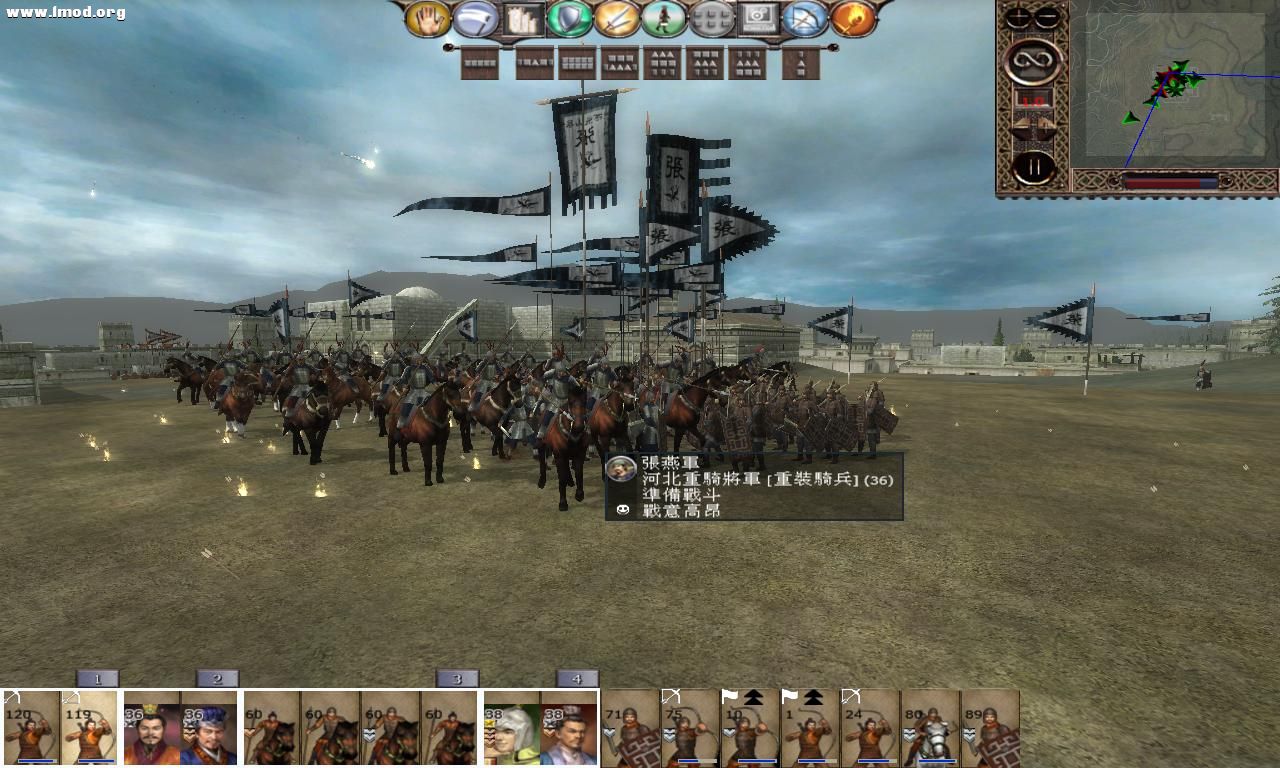Viewport: 1280px width, 768px height.
Task: Enable guard mode with the green shield icon
Action: coord(570,18)
